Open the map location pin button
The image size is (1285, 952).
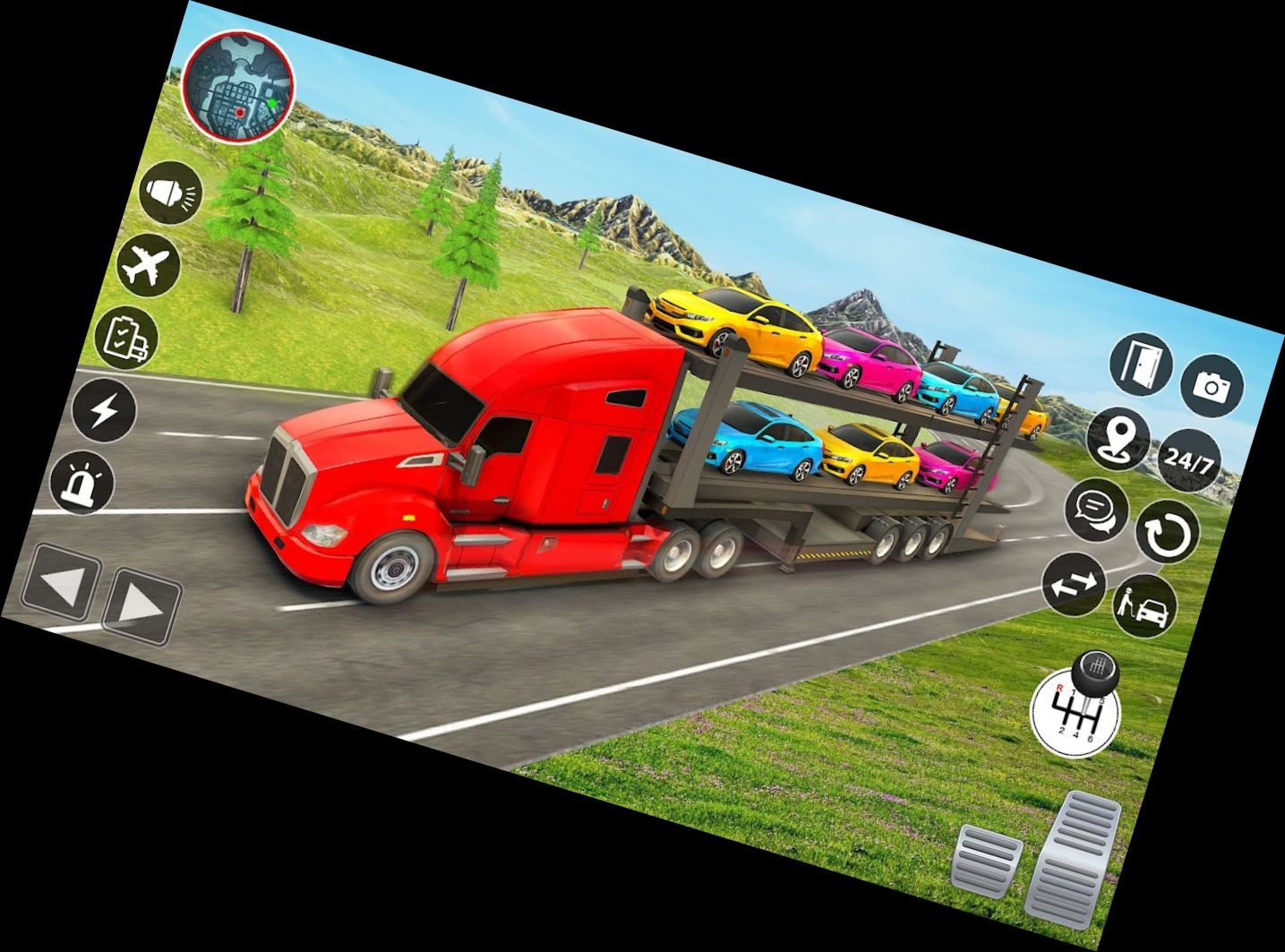[1119, 438]
